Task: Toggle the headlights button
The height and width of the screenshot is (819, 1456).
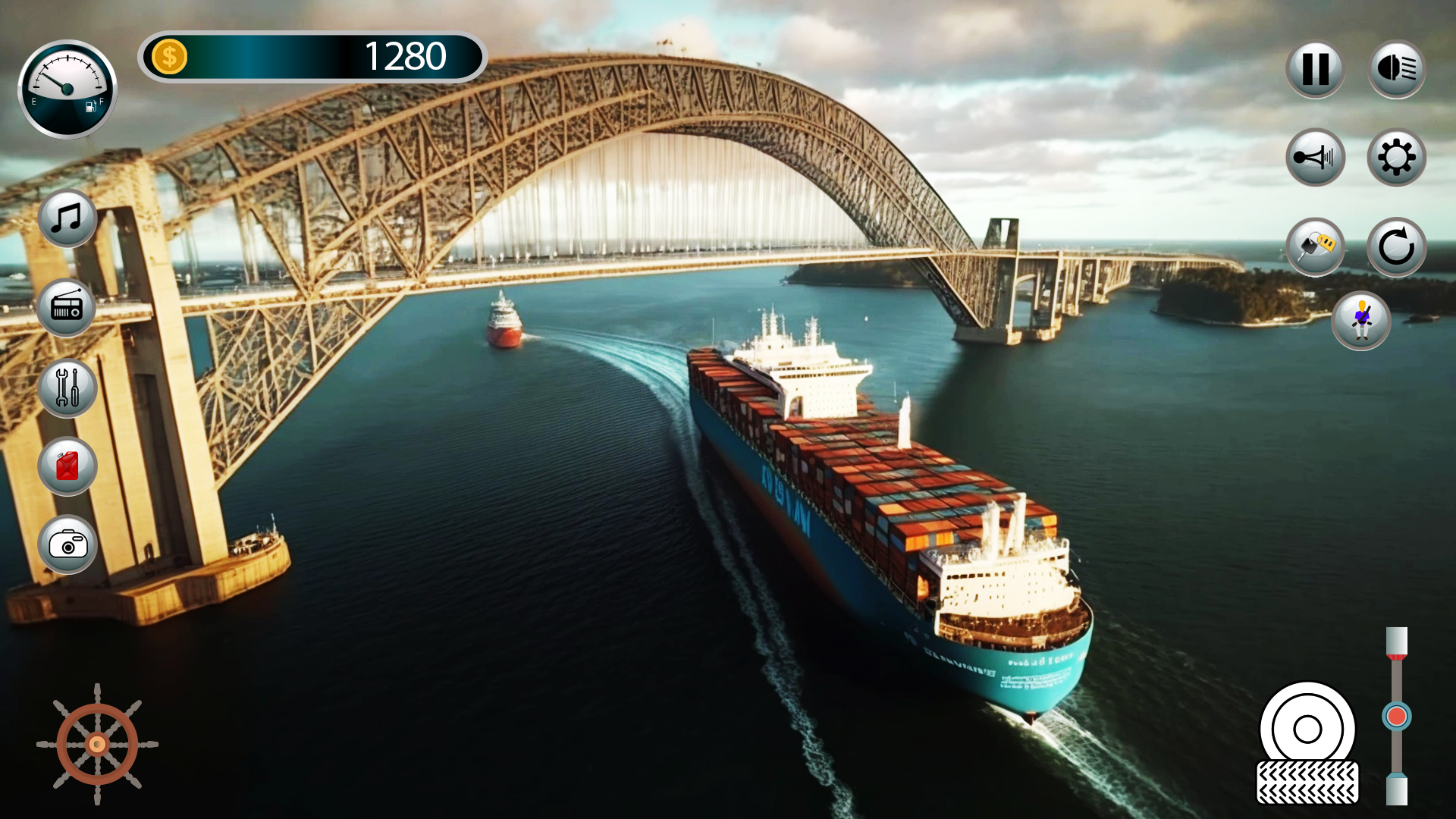Action: (1398, 72)
